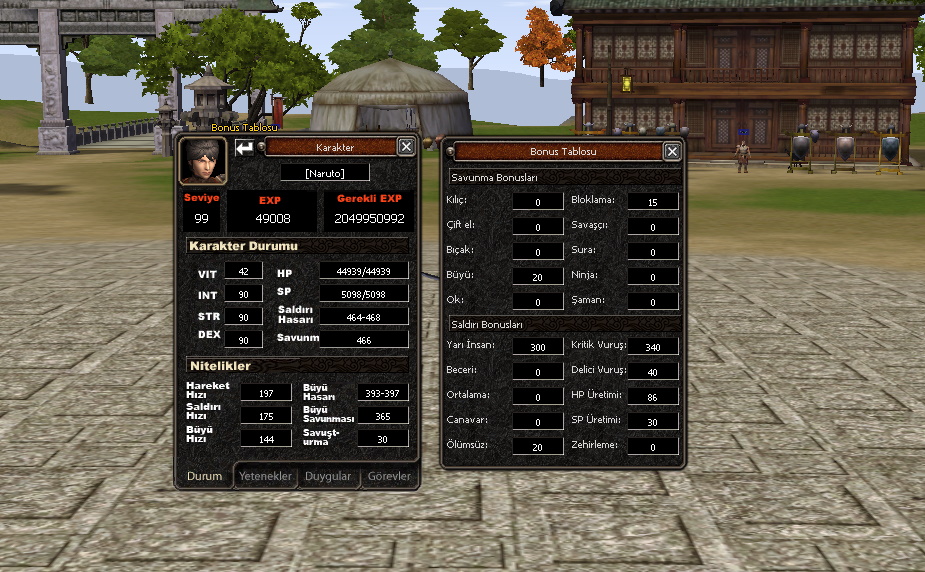Close the Karakter window
This screenshot has width=925, height=572.
(406, 147)
